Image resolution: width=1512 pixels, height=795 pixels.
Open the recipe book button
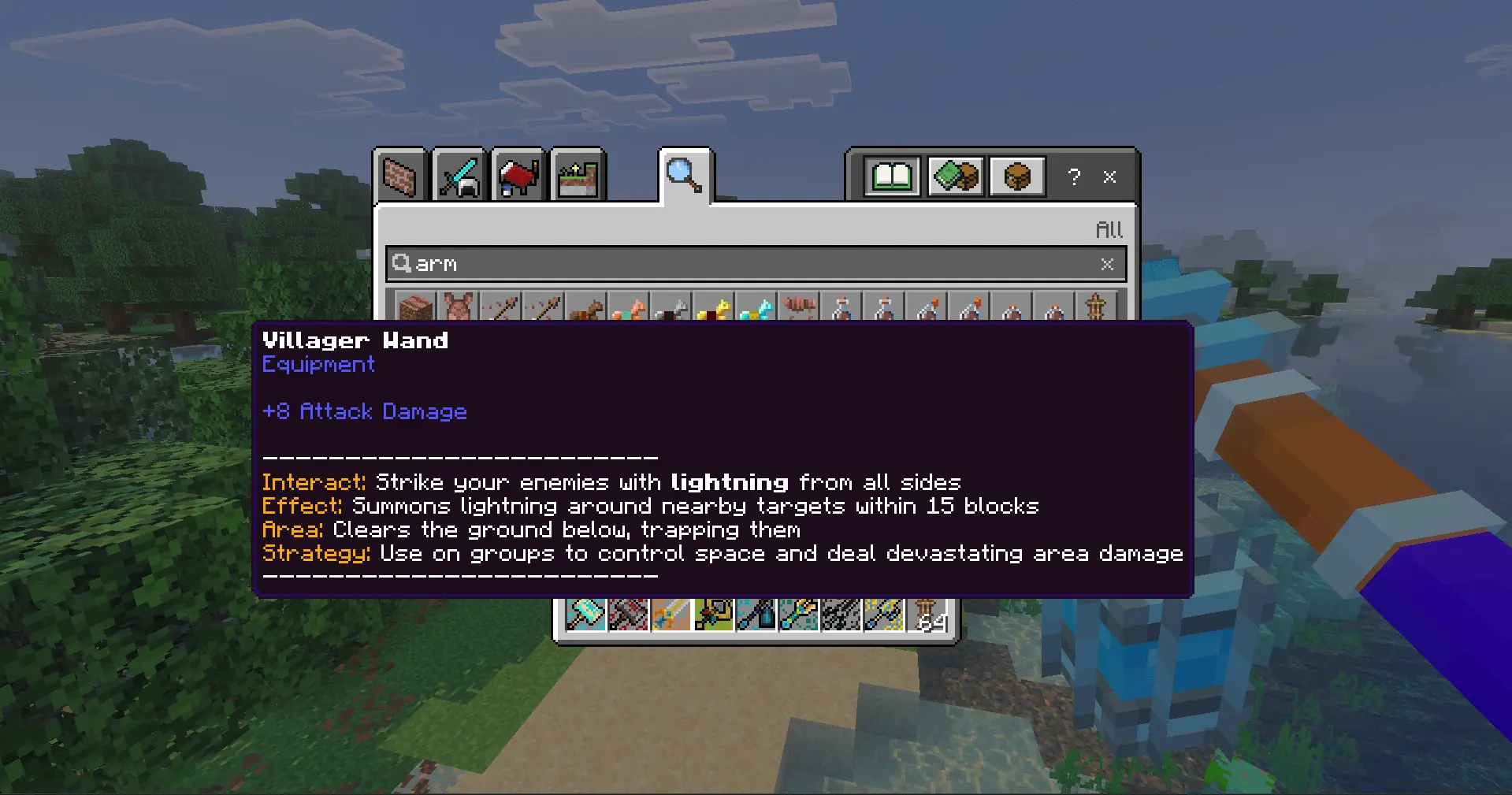(x=892, y=176)
